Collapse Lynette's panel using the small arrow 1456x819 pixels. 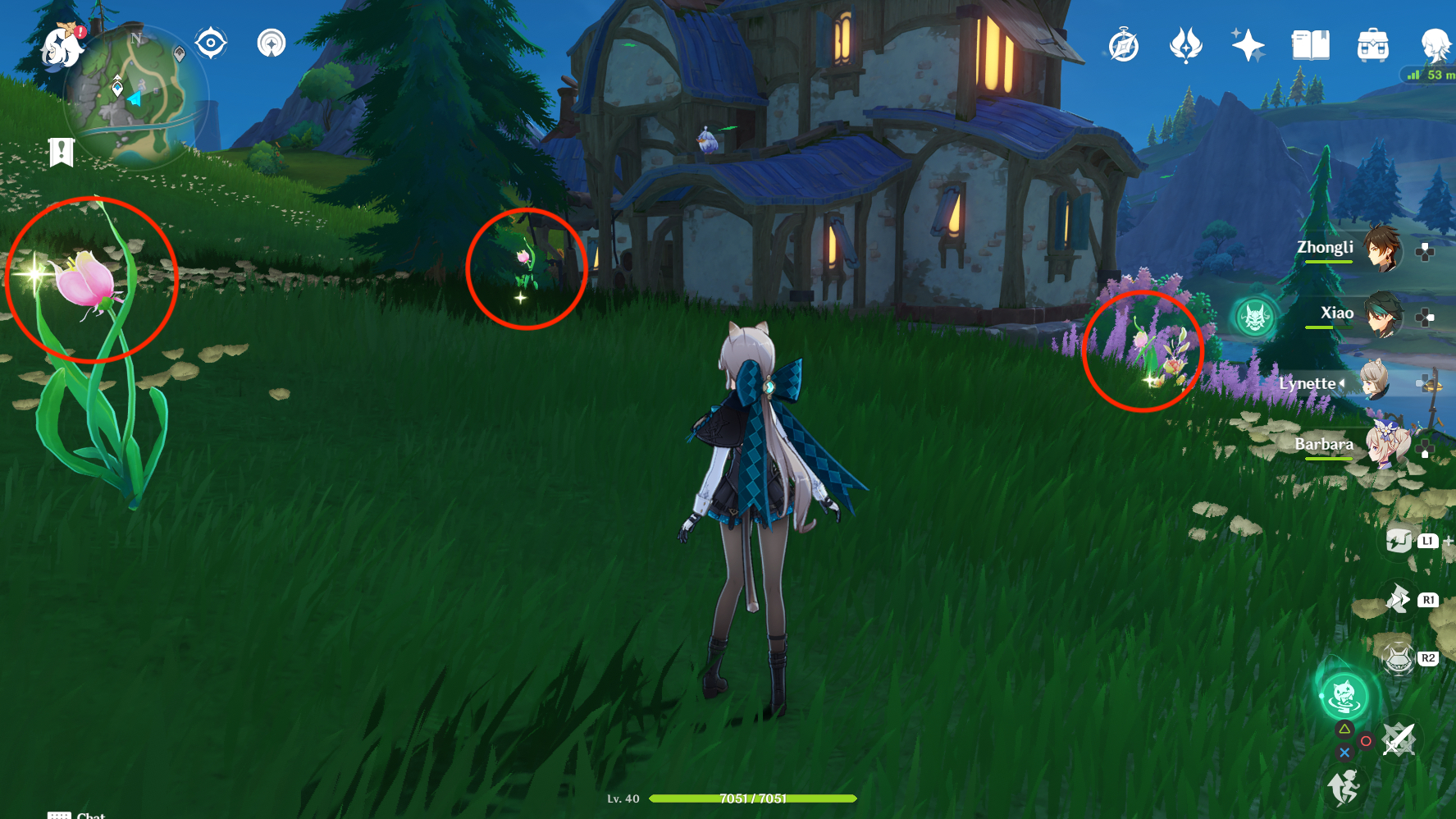tap(1343, 382)
